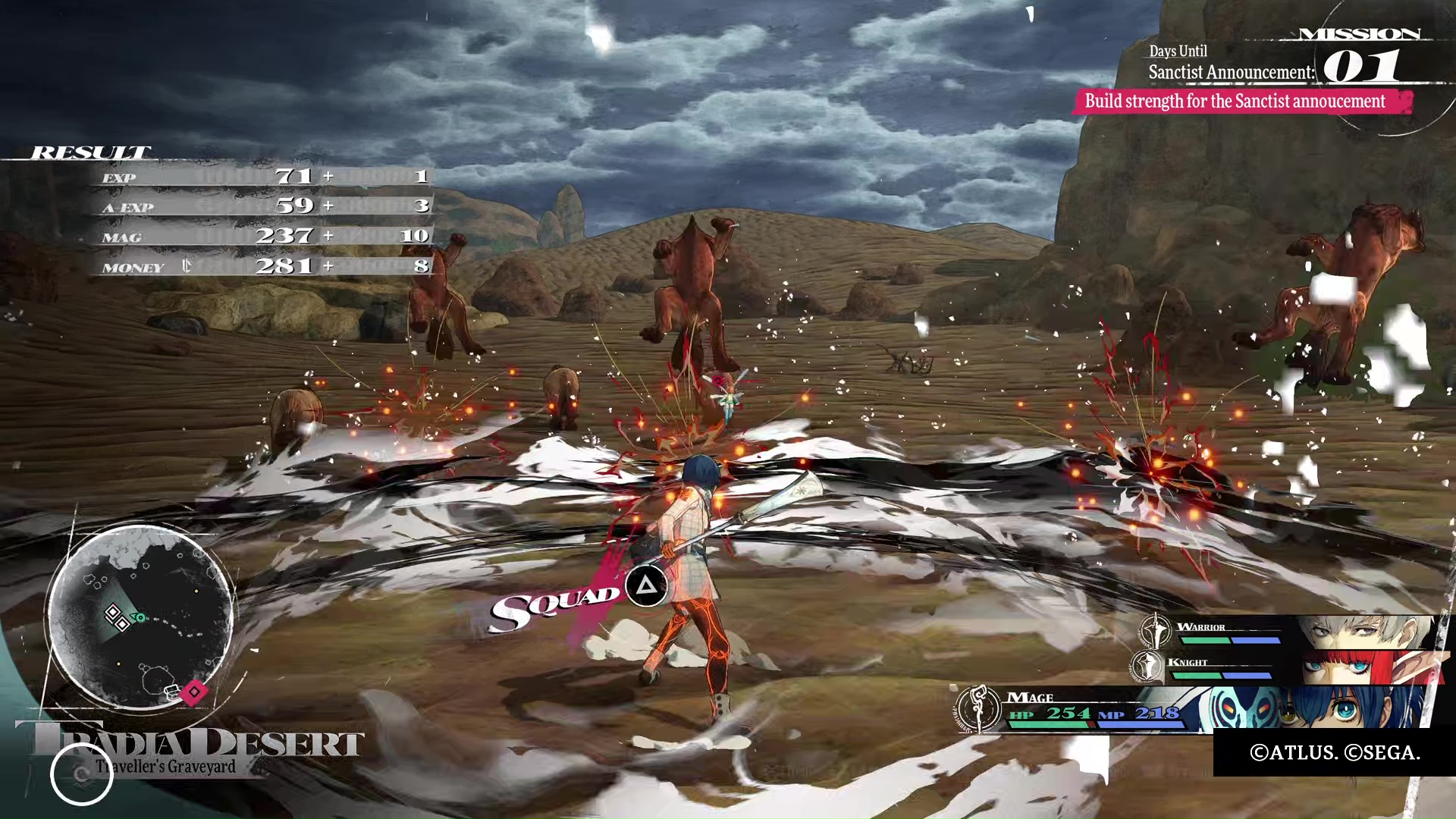Click the Warrior archetype emblem icon

coord(1154,631)
